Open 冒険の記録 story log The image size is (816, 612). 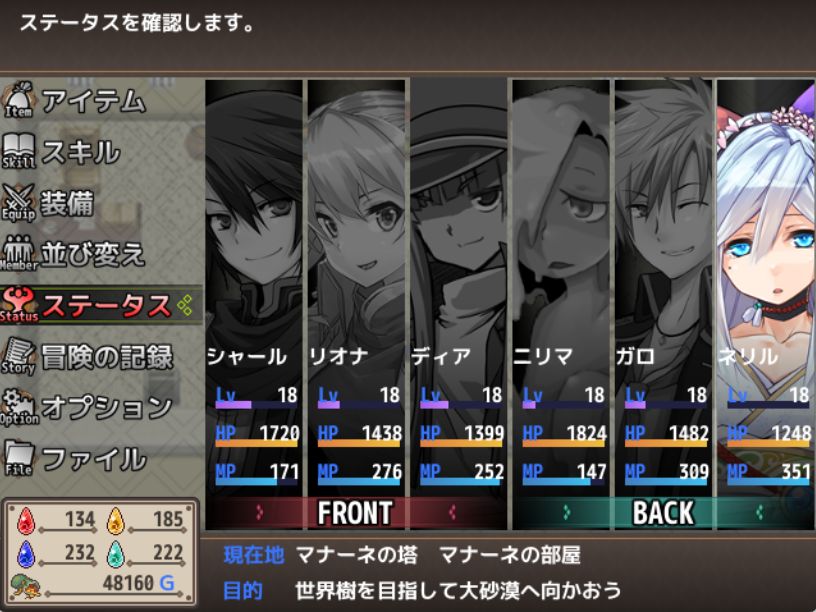106,357
